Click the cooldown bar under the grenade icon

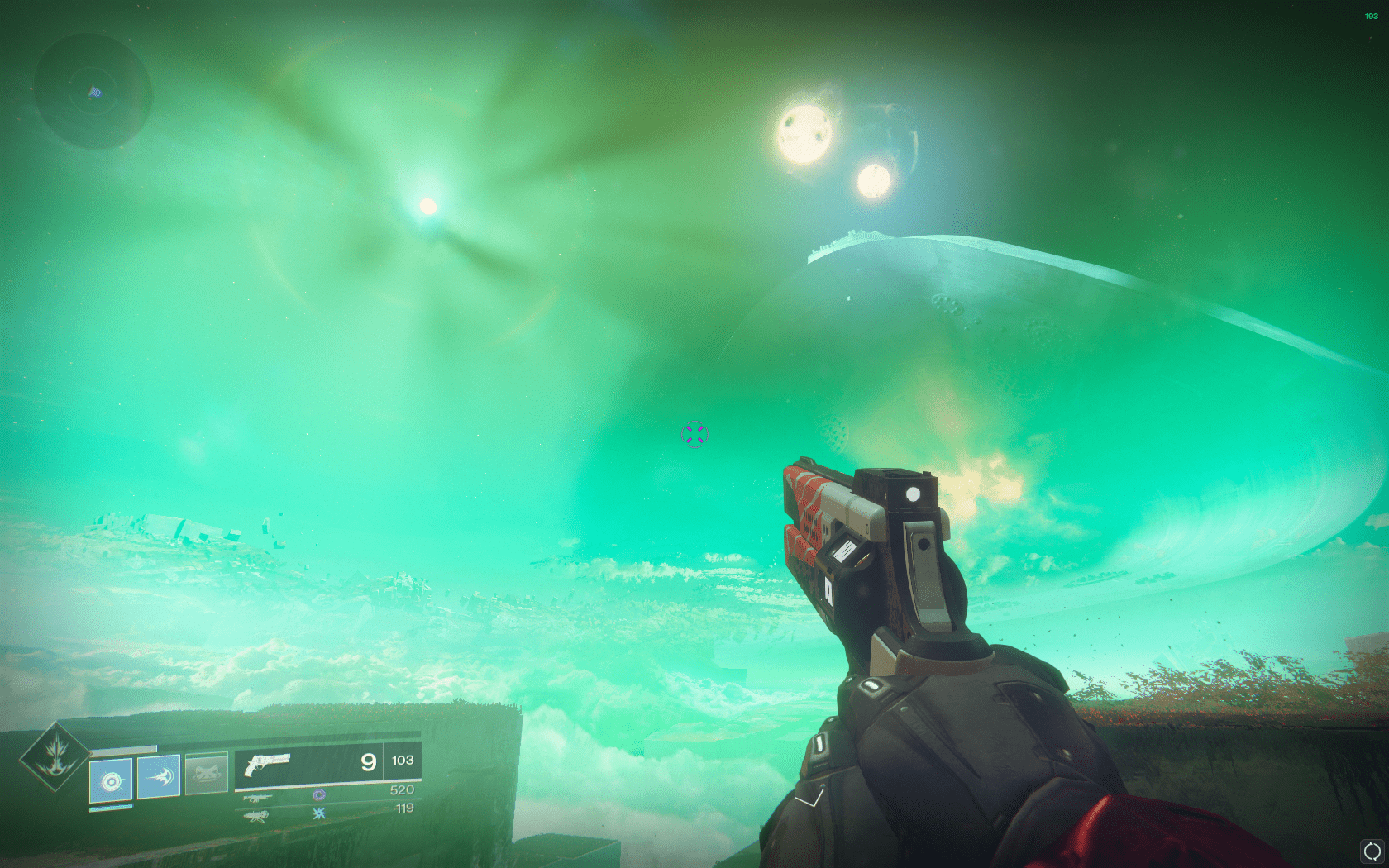110,806
